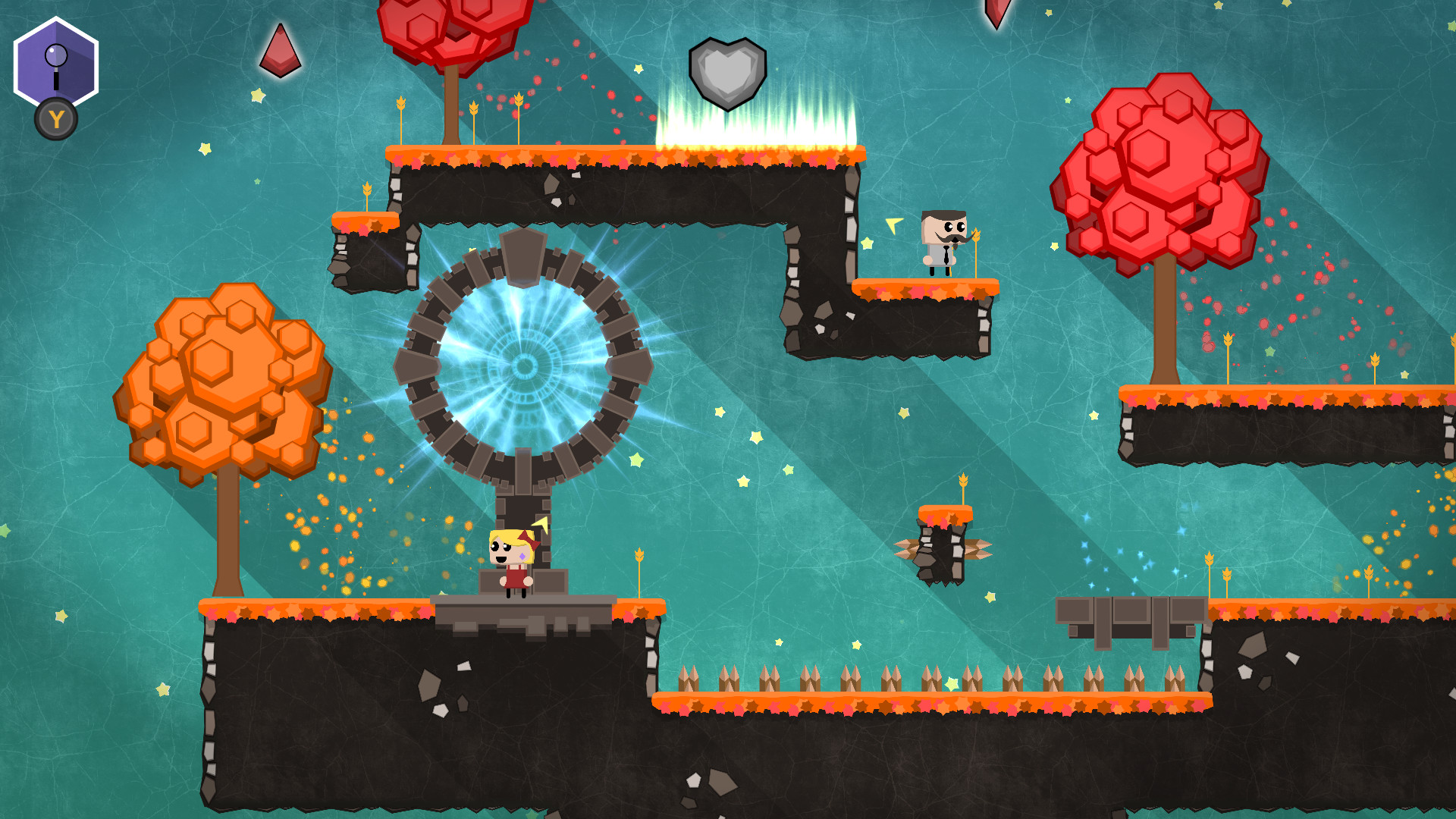1456x819 pixels.
Task: Click the large red tree on the right
Action: tap(1160, 174)
